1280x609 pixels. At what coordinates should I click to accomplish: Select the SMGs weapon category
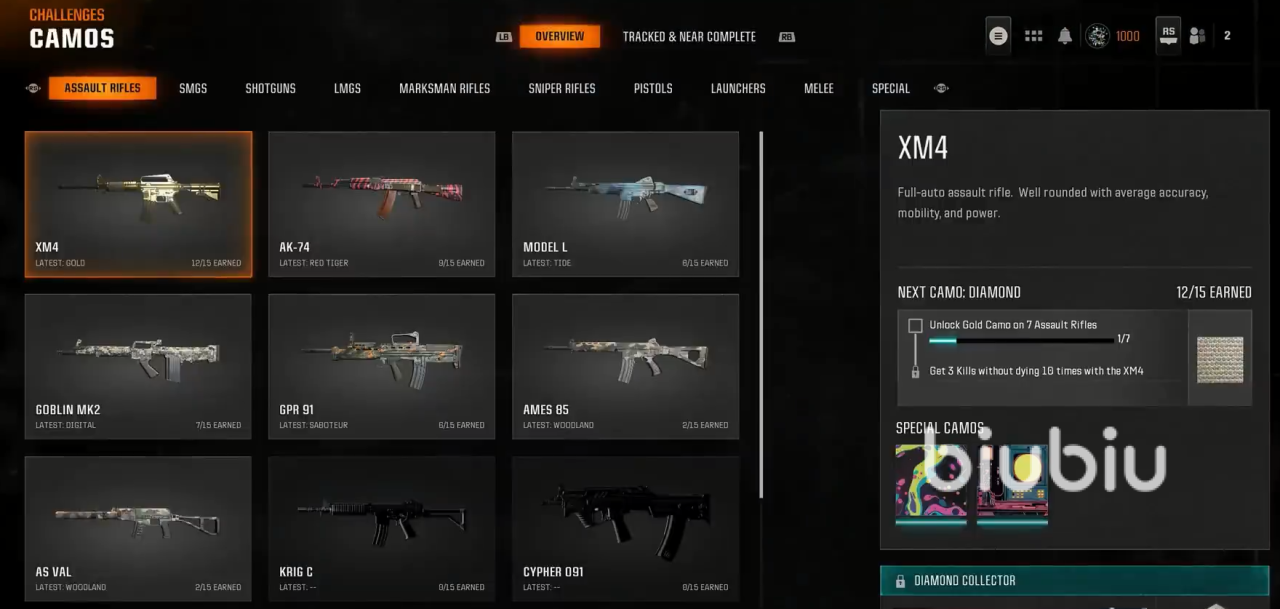193,89
